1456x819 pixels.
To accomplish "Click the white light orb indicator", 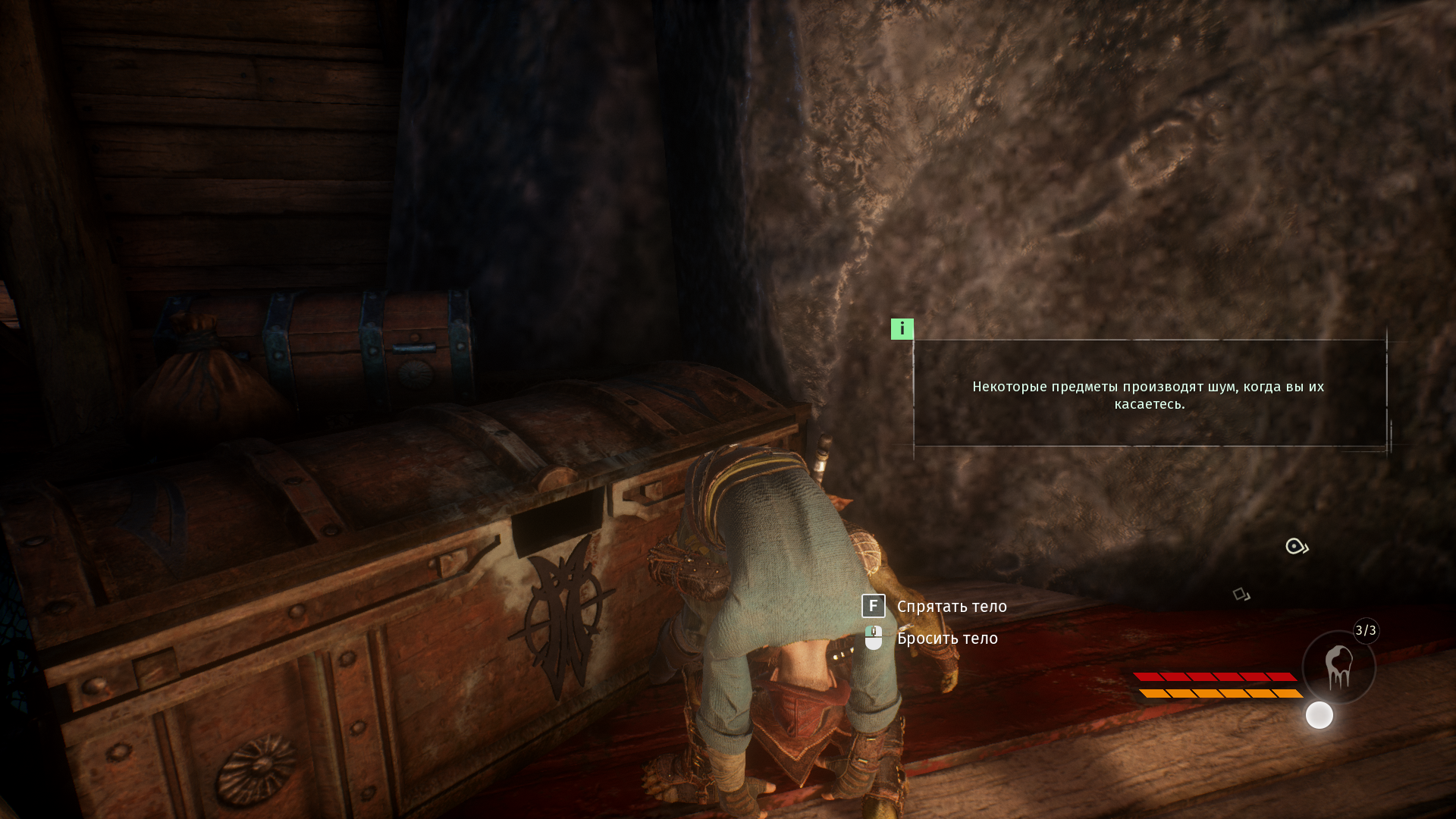I will (1319, 715).
